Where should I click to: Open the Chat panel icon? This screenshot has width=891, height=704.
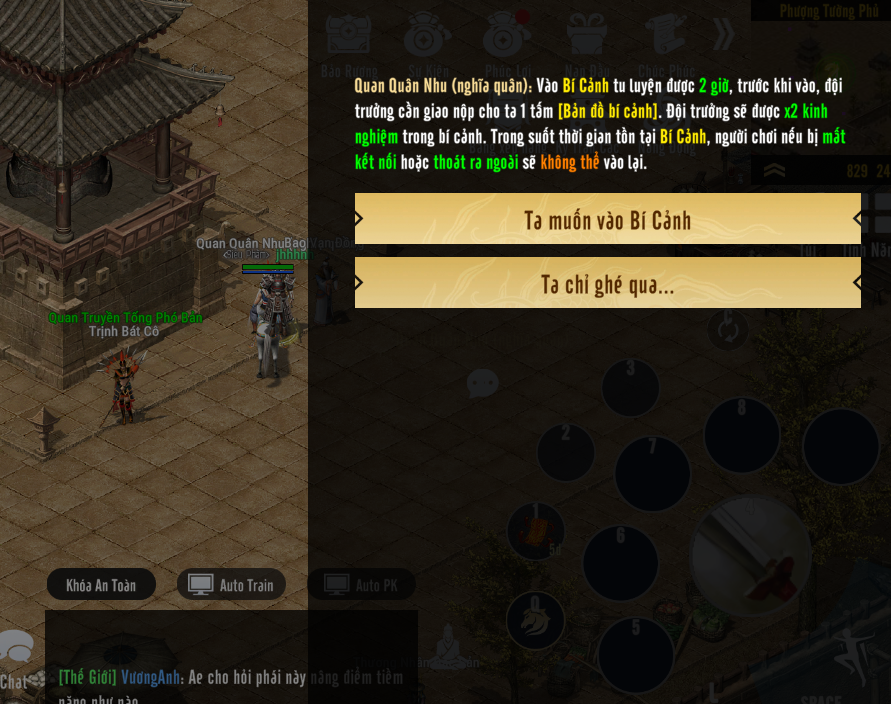[x=14, y=660]
